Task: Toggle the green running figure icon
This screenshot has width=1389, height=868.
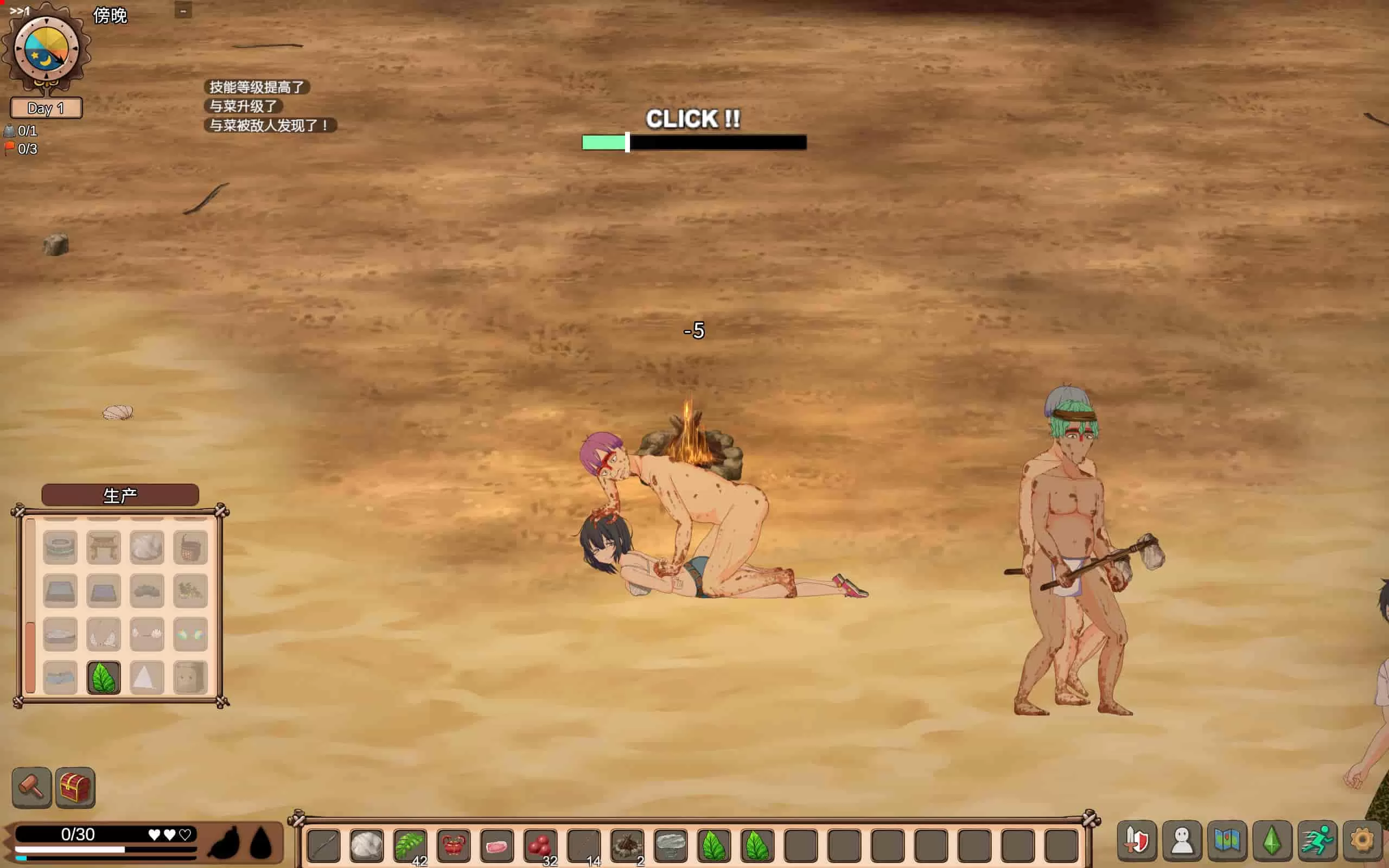Action: click(1317, 840)
